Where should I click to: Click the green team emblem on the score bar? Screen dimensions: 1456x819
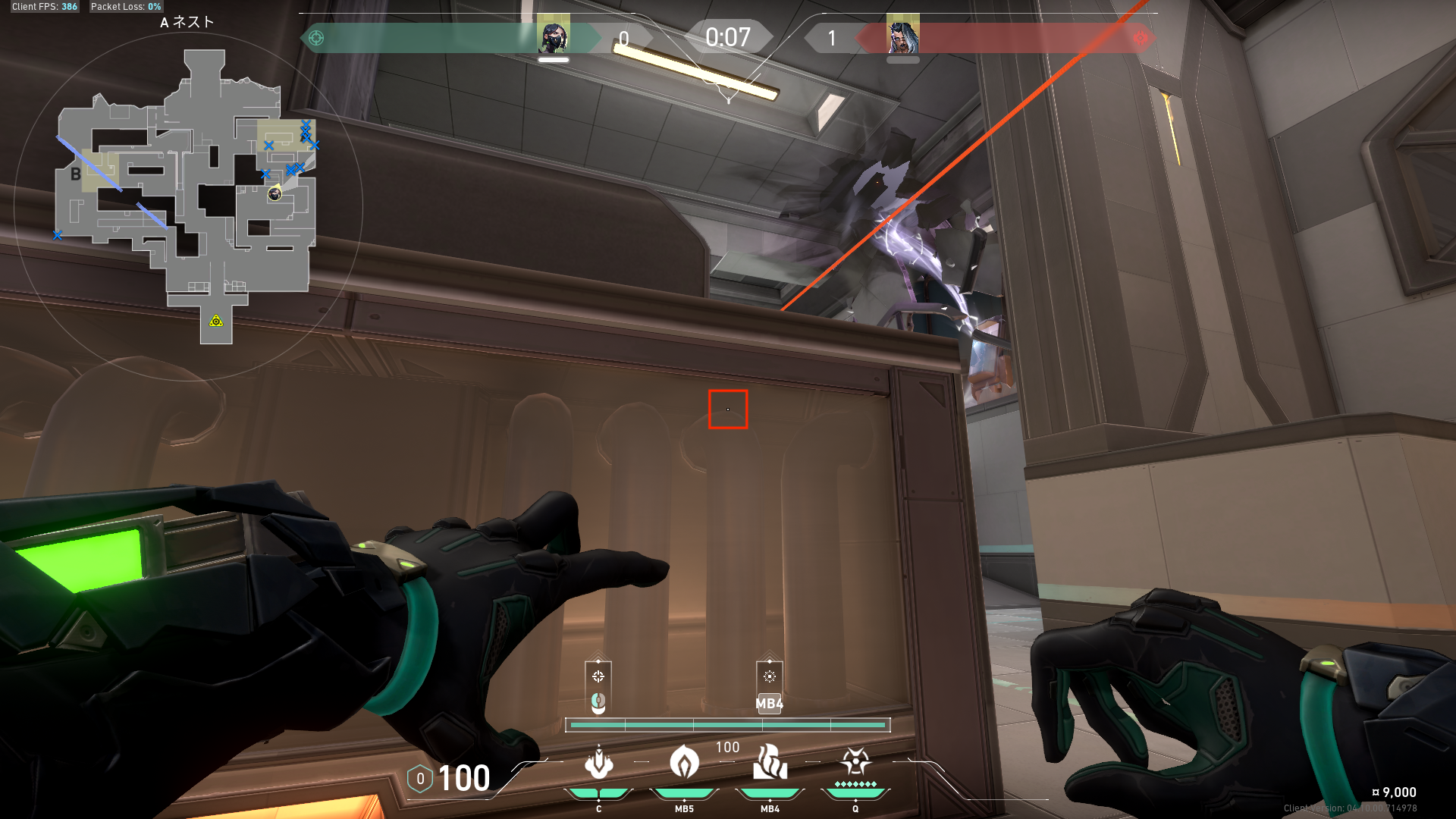click(x=316, y=38)
